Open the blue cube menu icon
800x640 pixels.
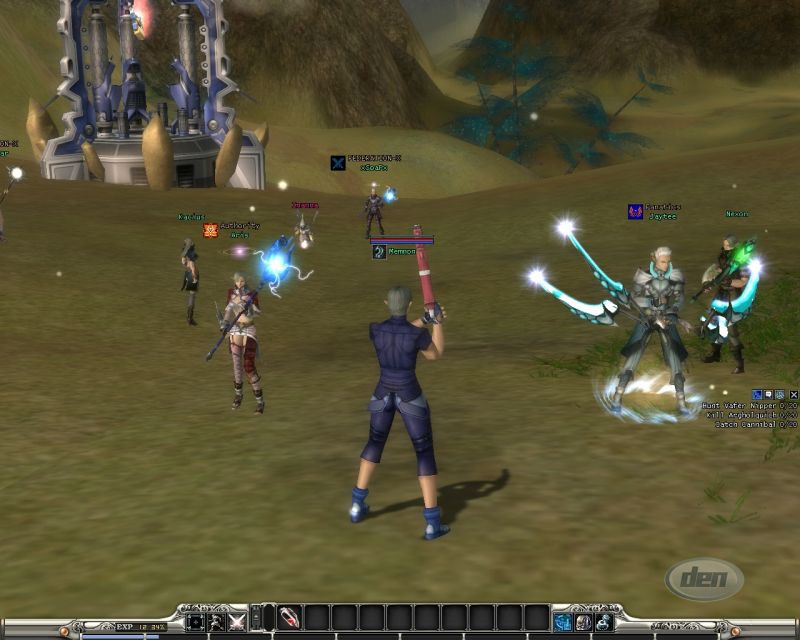click(x=564, y=622)
